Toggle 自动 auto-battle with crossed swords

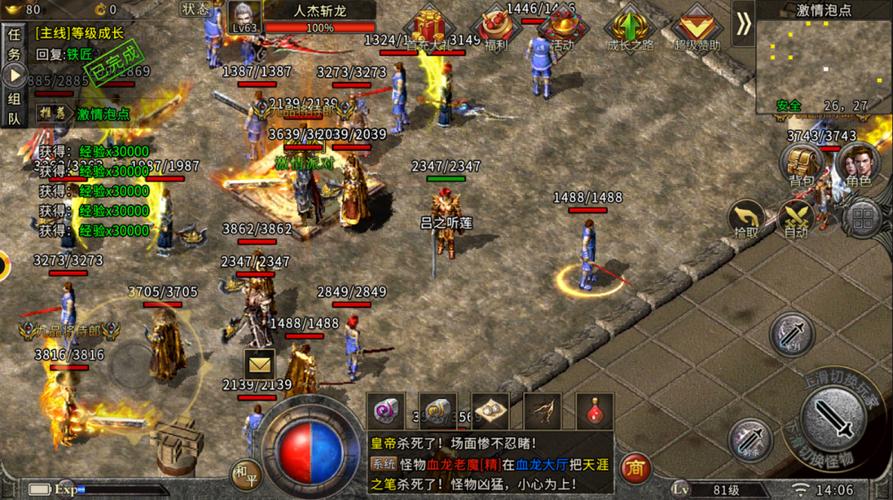pyautogui.click(x=797, y=219)
